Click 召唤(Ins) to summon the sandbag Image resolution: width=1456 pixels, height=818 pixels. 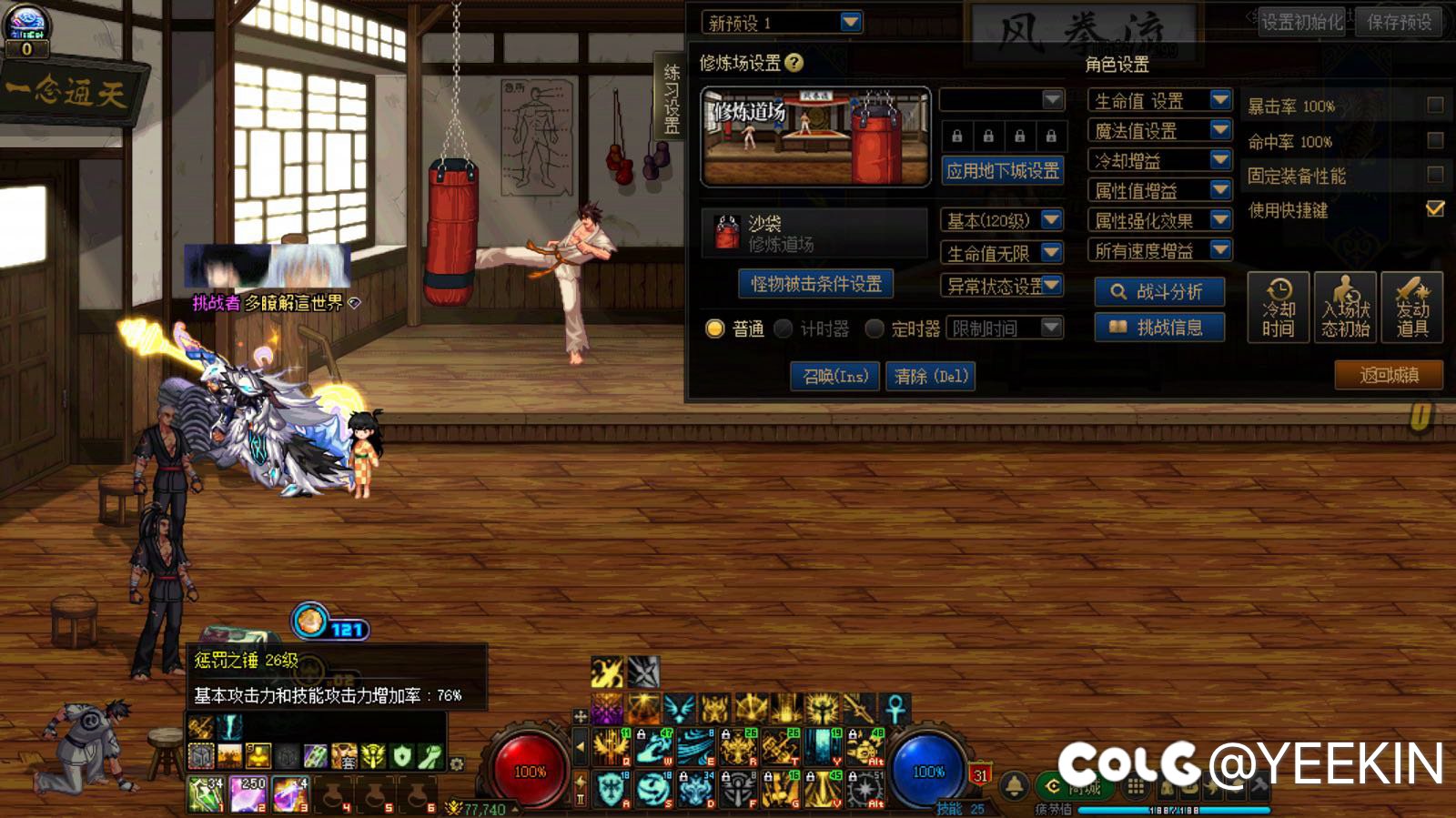click(834, 376)
